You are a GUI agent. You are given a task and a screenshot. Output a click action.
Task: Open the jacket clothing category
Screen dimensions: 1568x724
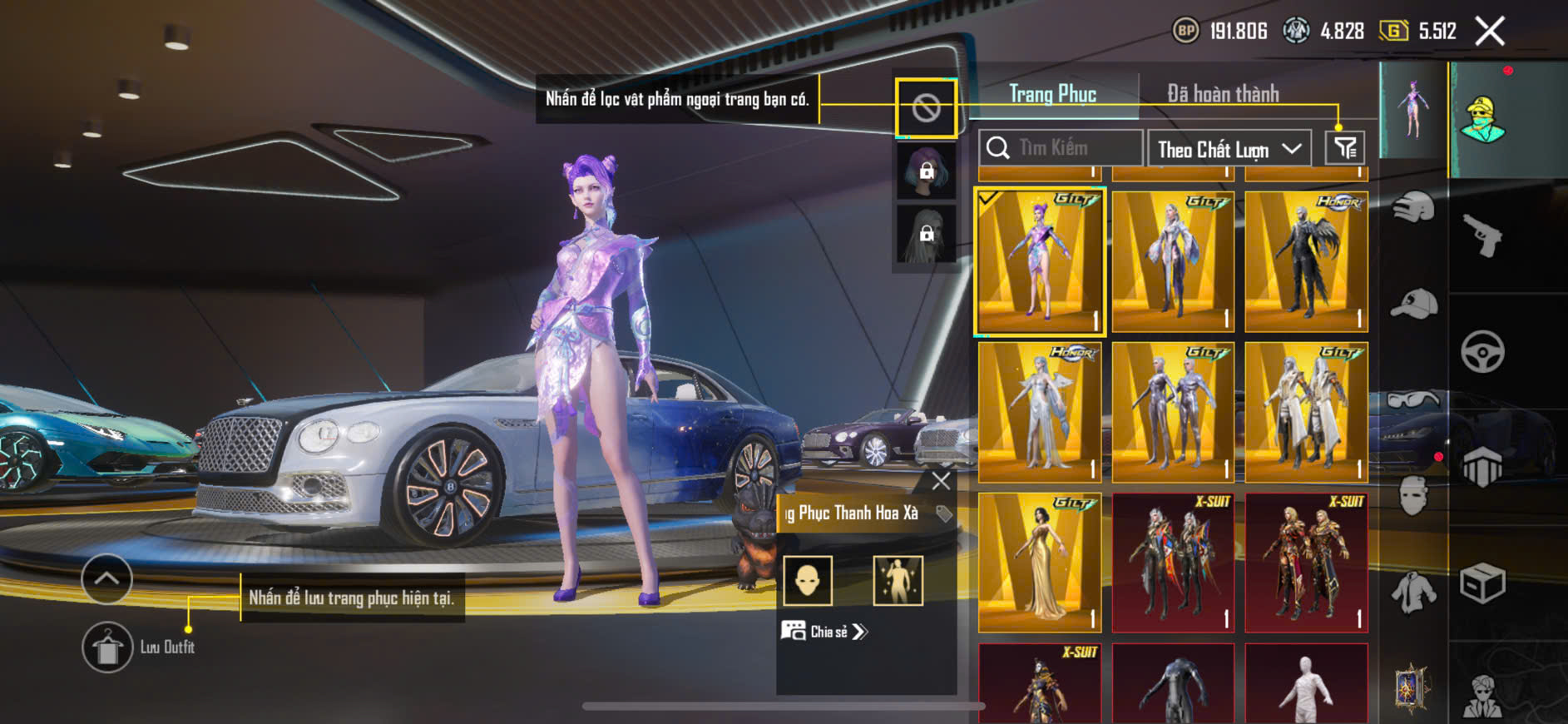click(x=1413, y=593)
